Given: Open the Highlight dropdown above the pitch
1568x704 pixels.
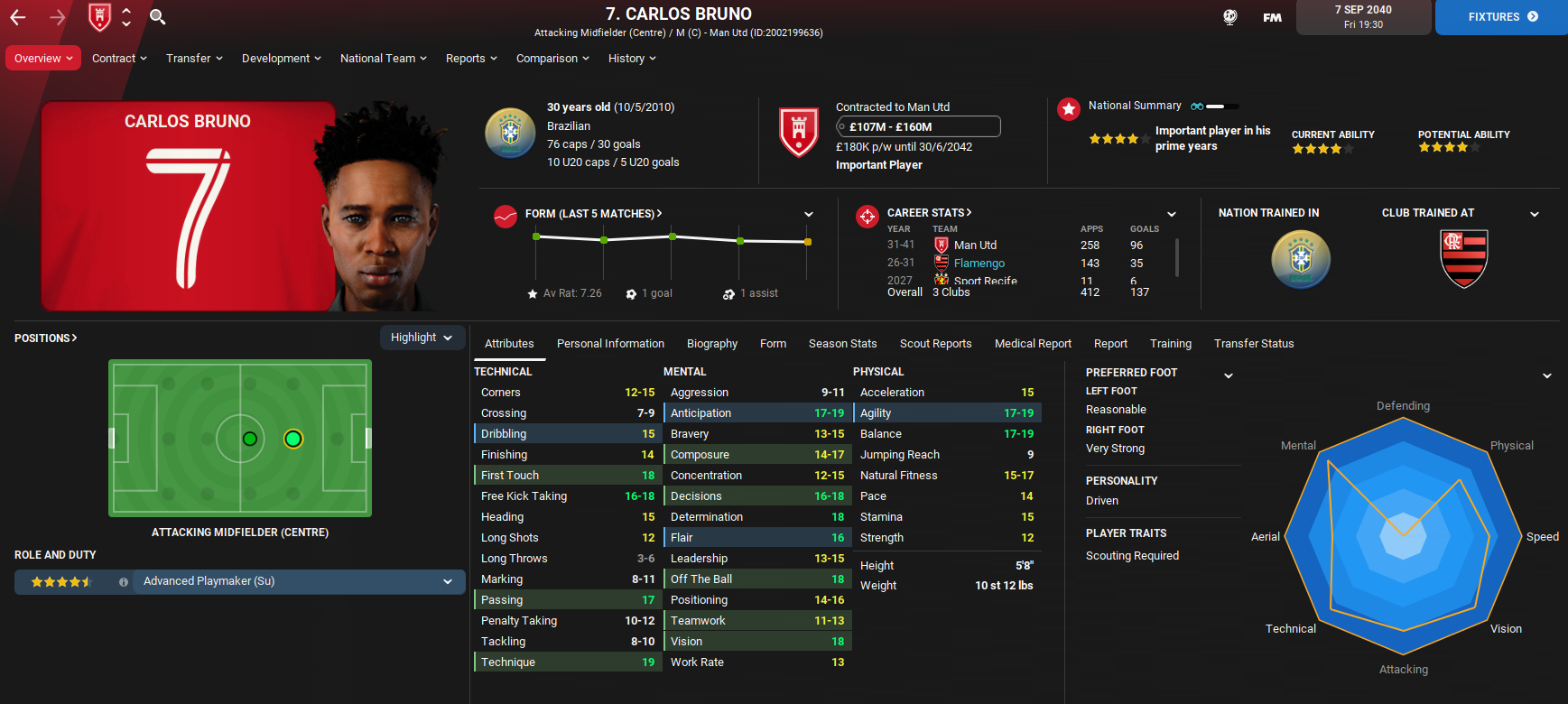Looking at the screenshot, I should 422,337.
